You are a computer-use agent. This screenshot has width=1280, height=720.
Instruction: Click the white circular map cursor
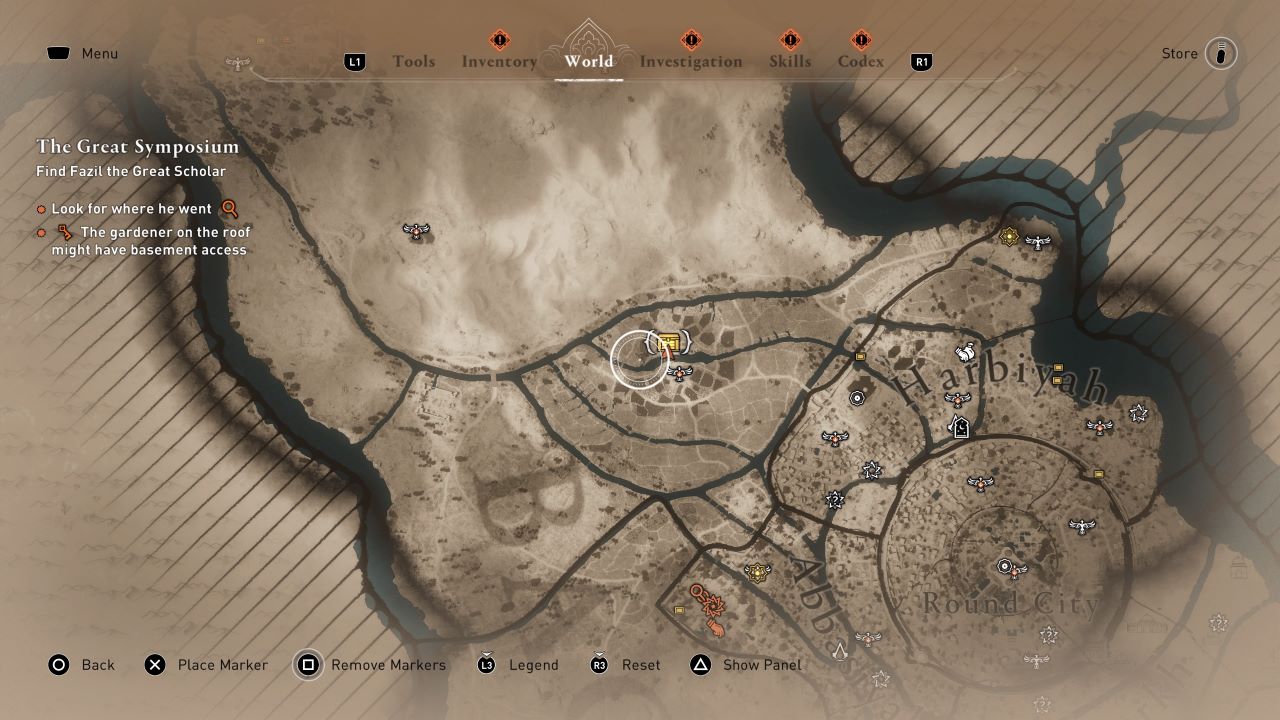(637, 359)
